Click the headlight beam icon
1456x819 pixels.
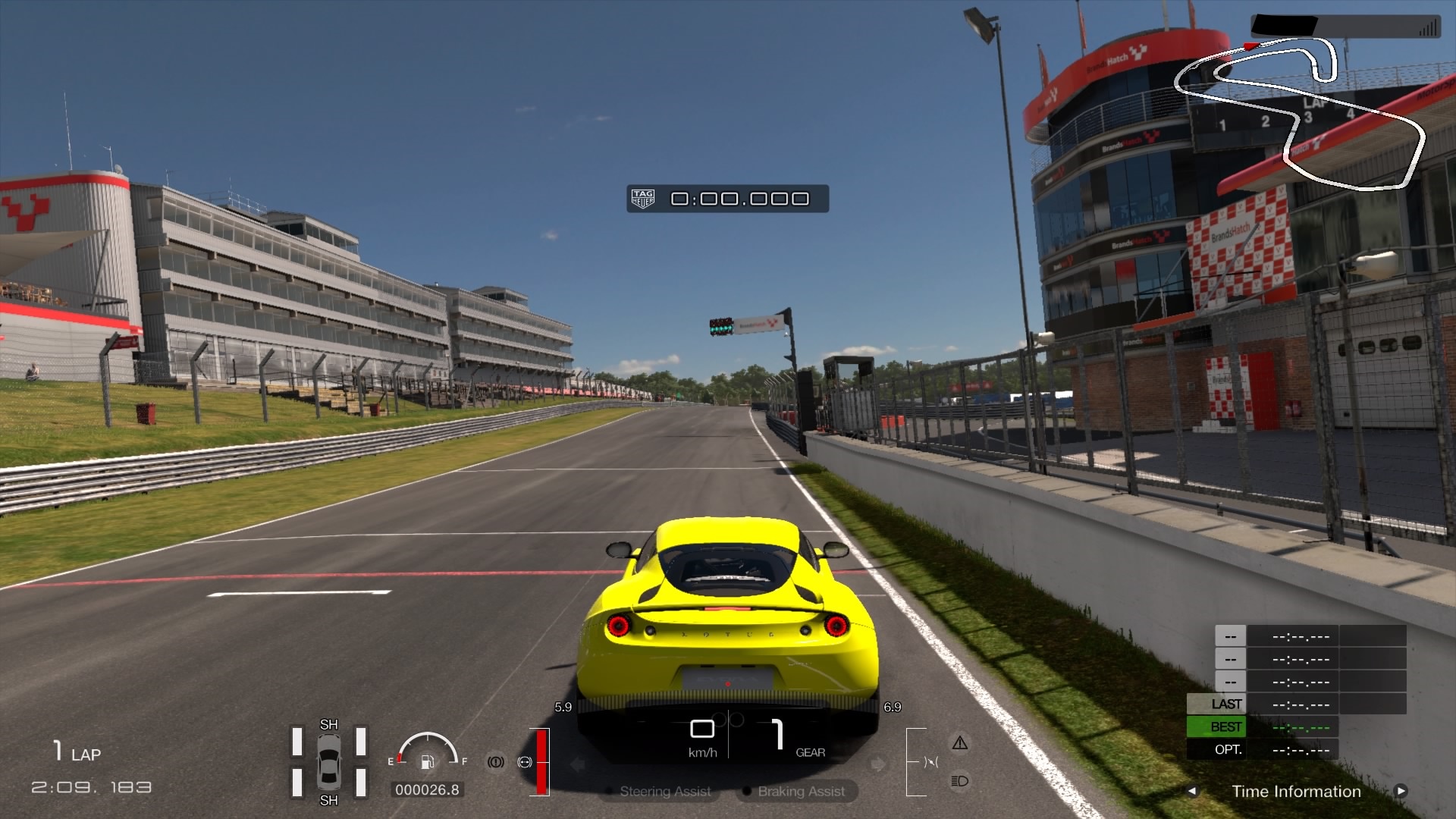[x=959, y=781]
